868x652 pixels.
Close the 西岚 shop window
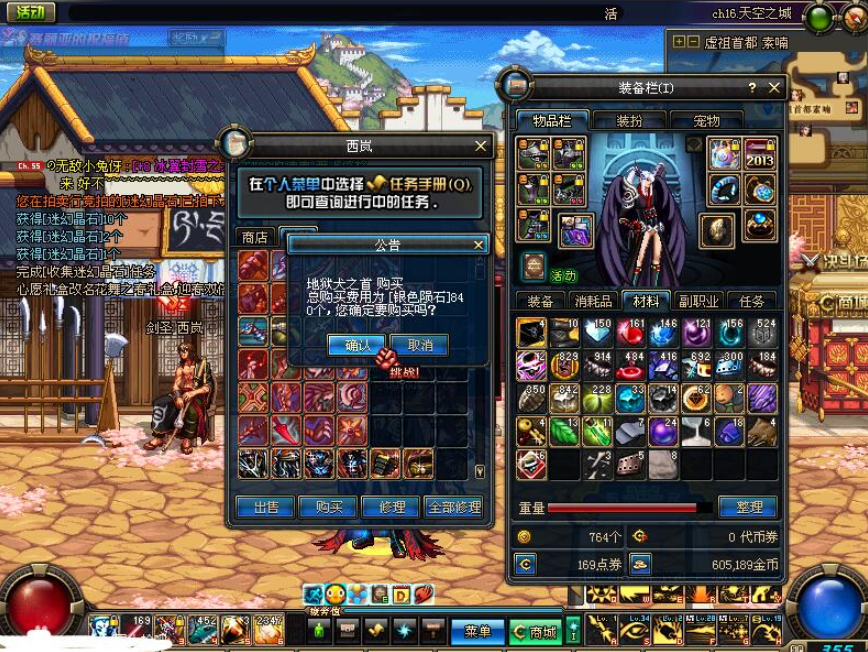click(481, 146)
